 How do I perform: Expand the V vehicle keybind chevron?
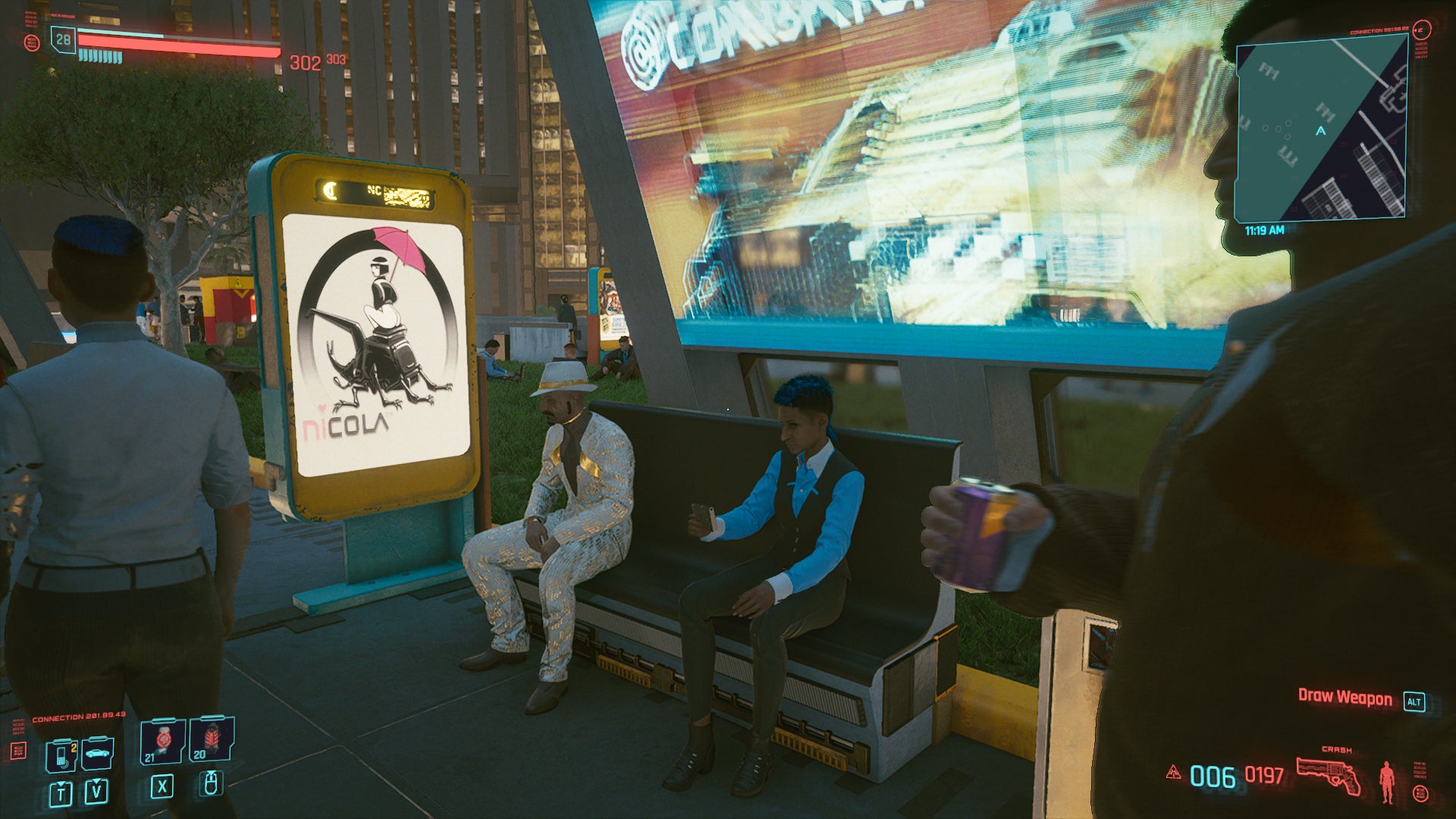pos(97,782)
